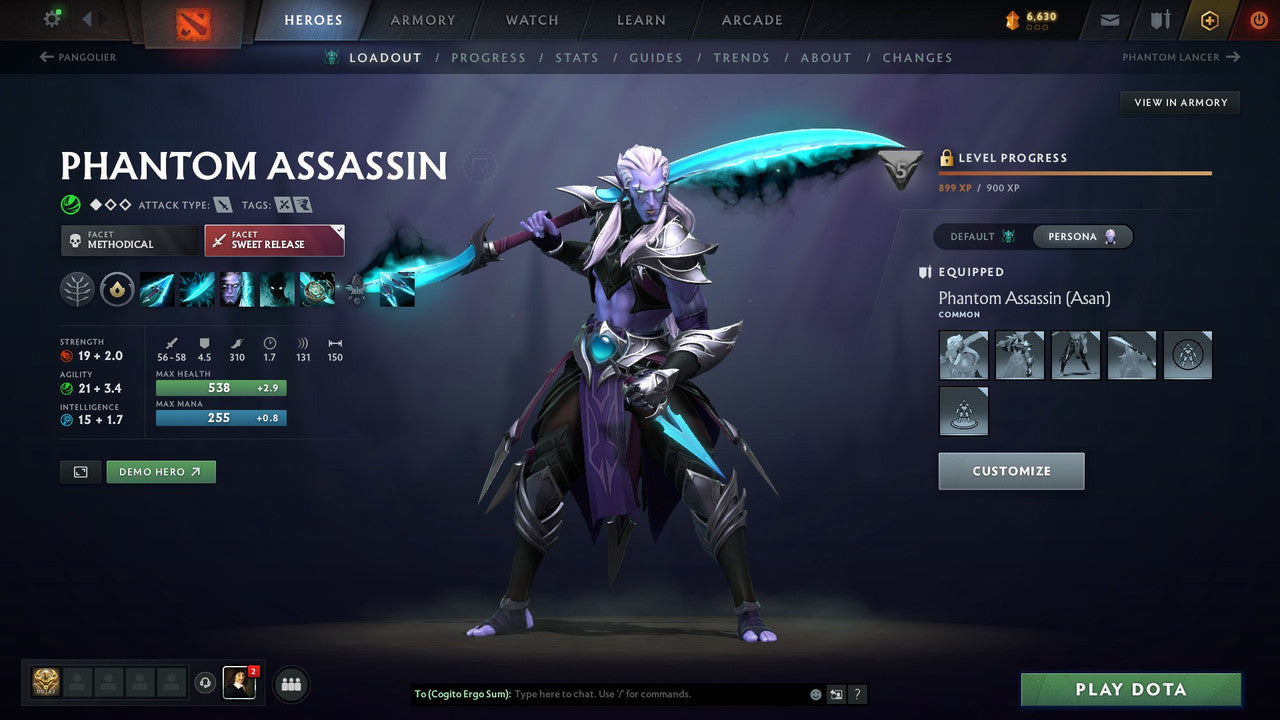Enable the Sweet Release facet
The image size is (1280, 720).
(274, 240)
